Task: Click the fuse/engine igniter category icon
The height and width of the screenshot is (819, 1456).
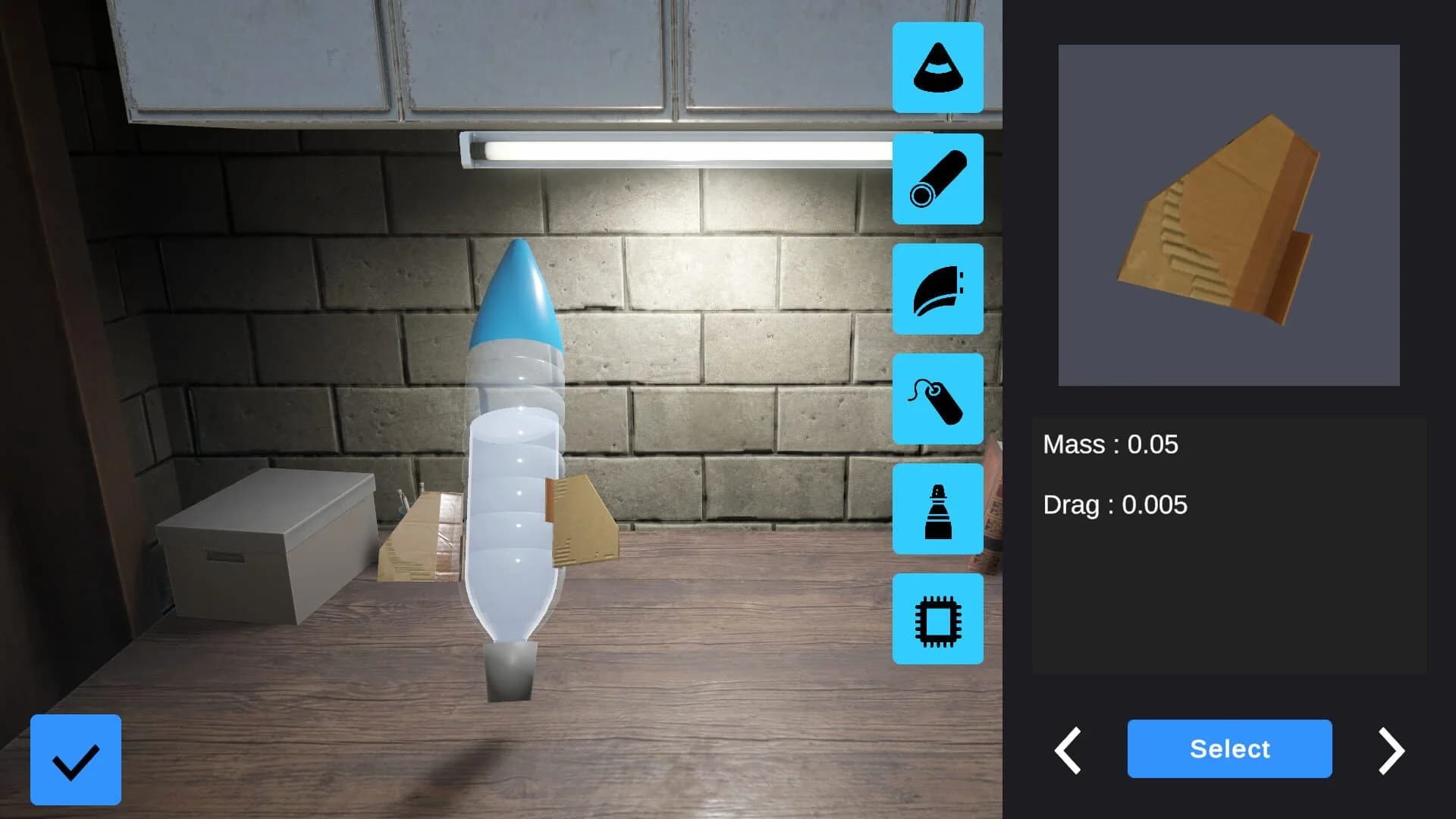Action: pyautogui.click(x=937, y=400)
